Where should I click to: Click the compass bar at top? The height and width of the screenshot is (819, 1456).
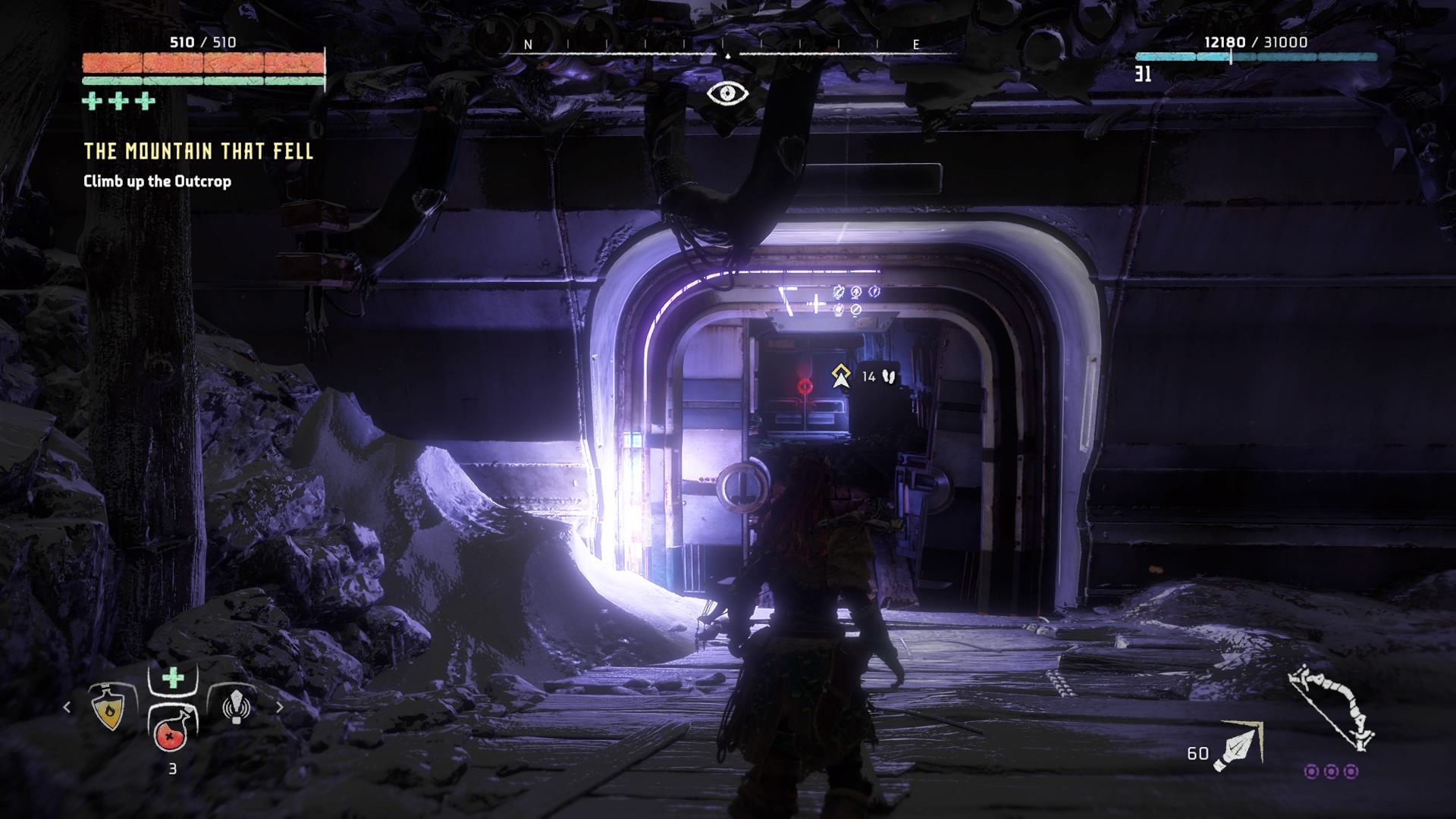(727, 47)
